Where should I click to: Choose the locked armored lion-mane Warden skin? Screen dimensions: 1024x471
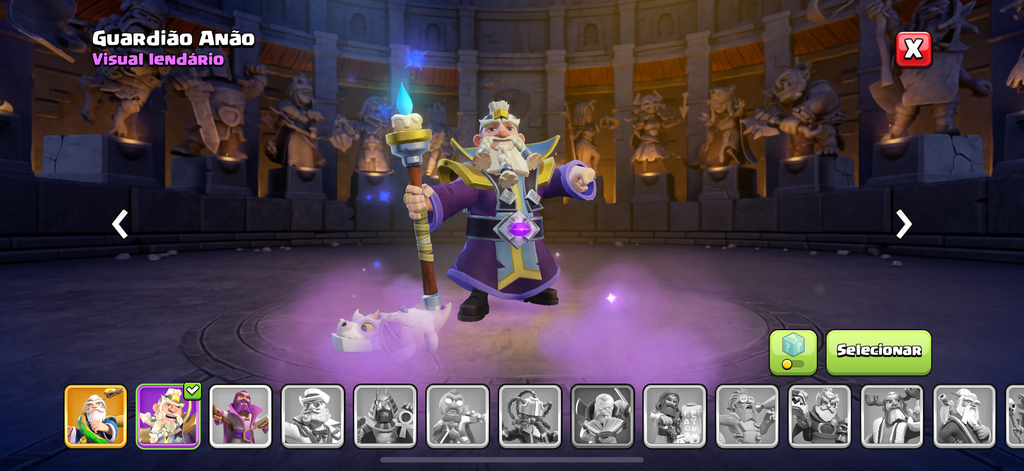[819, 416]
